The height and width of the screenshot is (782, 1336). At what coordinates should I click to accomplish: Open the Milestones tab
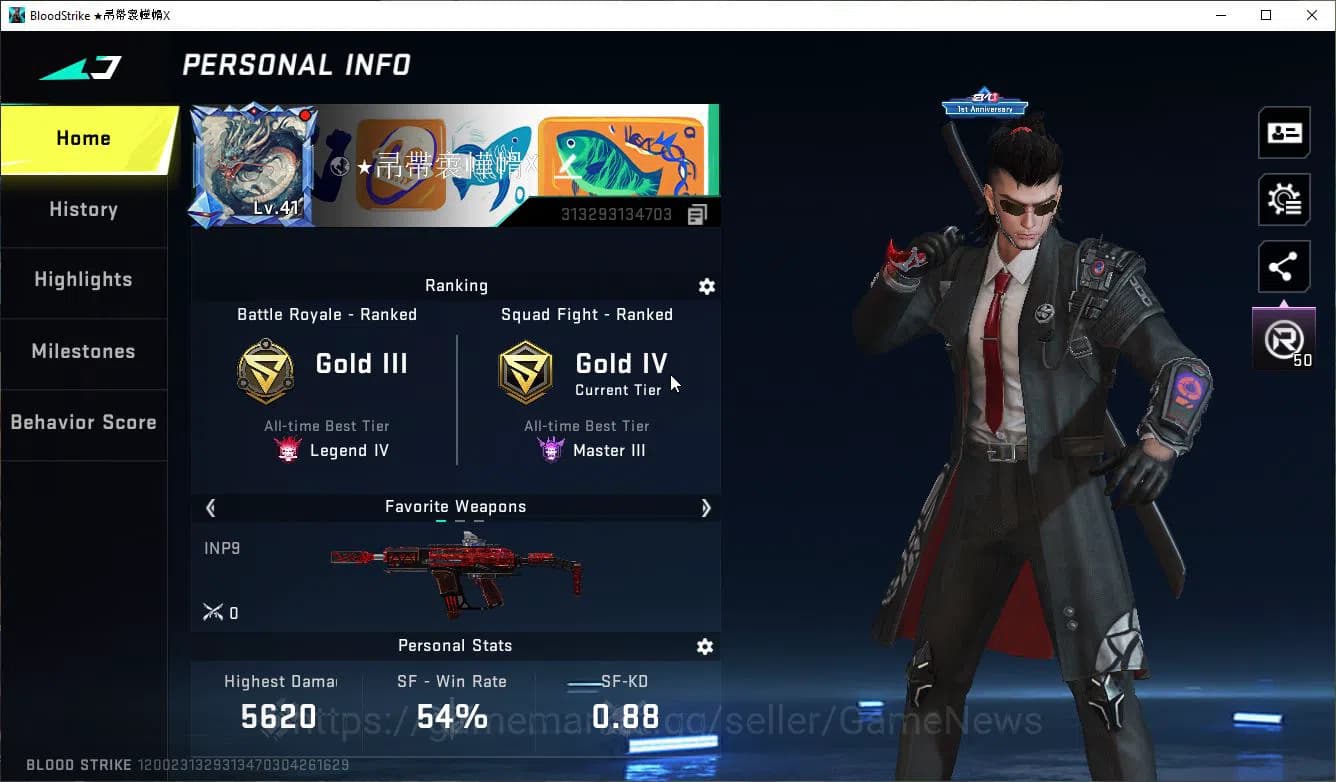click(x=83, y=352)
